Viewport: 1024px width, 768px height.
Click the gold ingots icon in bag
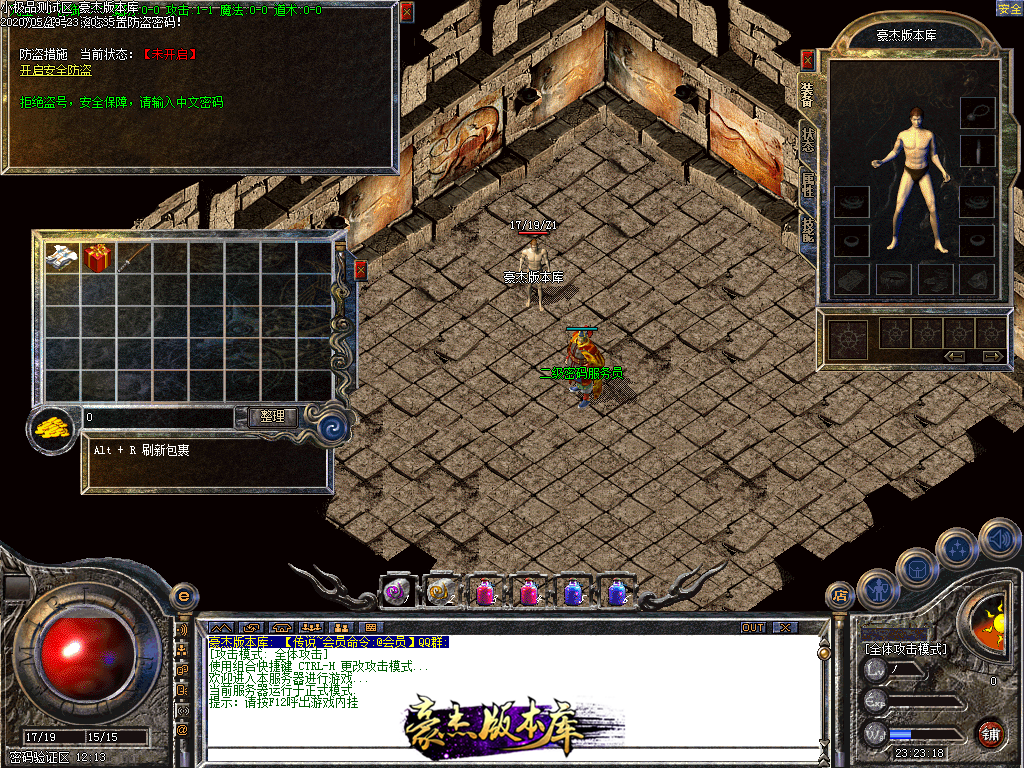tap(51, 427)
